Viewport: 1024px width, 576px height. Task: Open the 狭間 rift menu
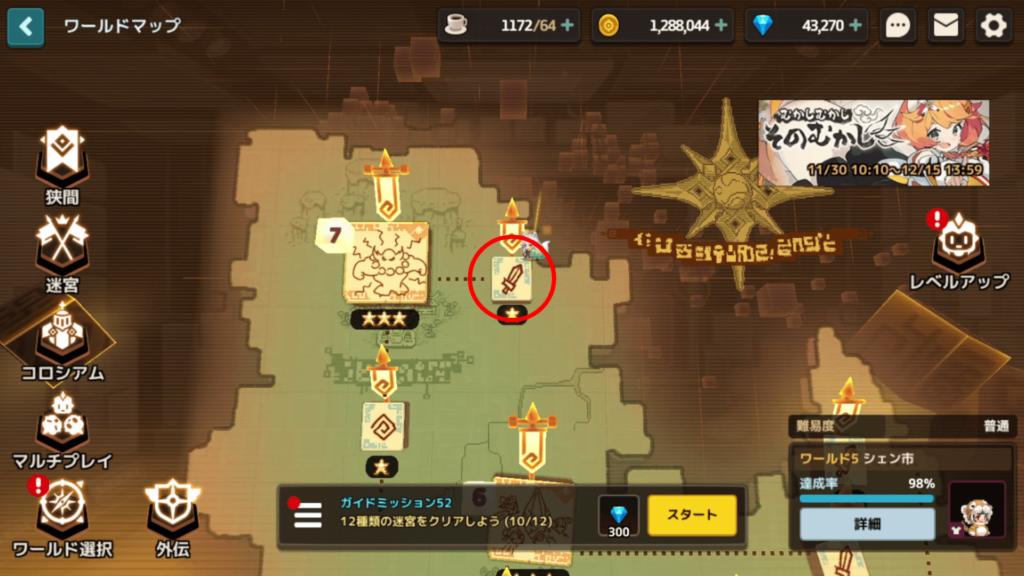pos(62,163)
